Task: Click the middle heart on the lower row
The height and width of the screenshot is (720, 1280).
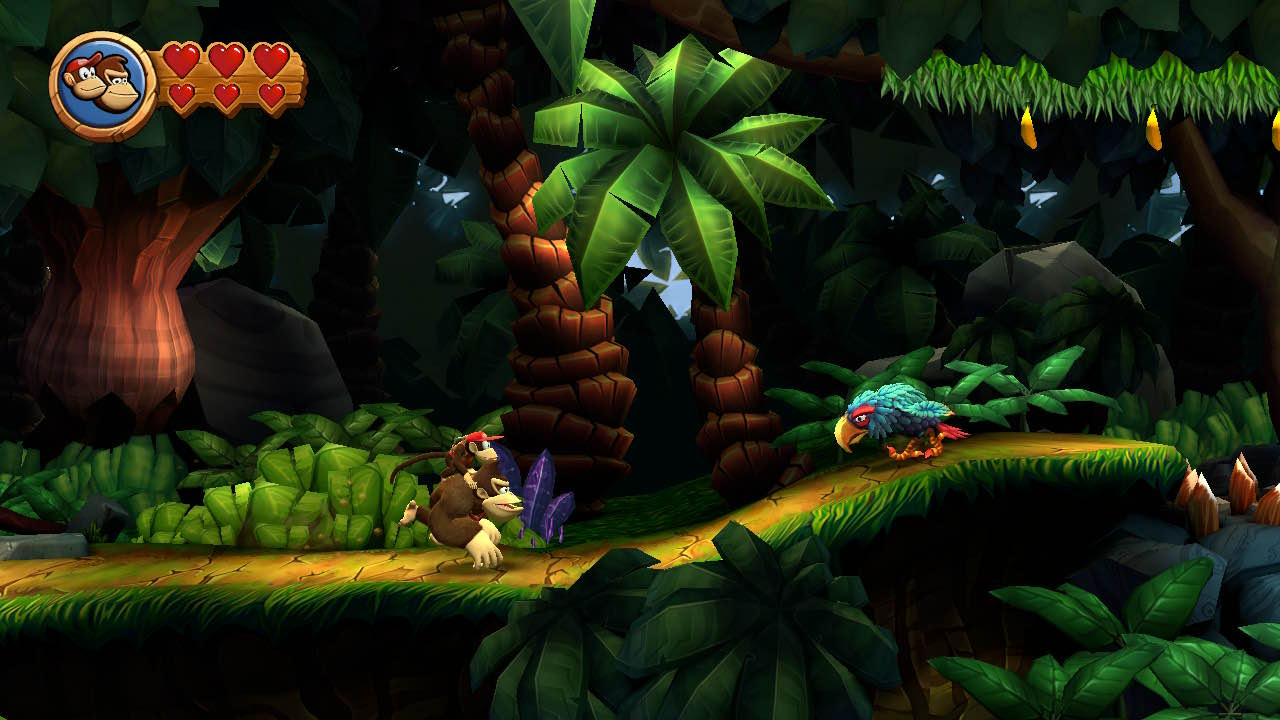Action: 227,94
